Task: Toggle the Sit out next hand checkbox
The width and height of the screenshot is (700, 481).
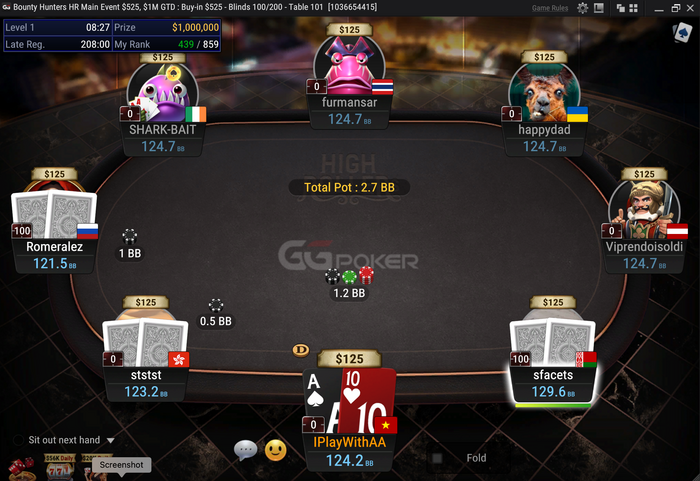Action: (19, 440)
